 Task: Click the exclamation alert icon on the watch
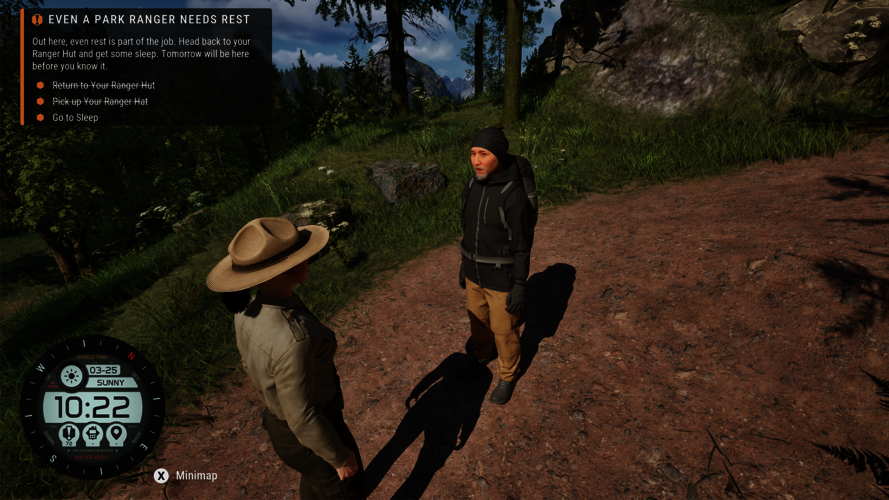69,434
